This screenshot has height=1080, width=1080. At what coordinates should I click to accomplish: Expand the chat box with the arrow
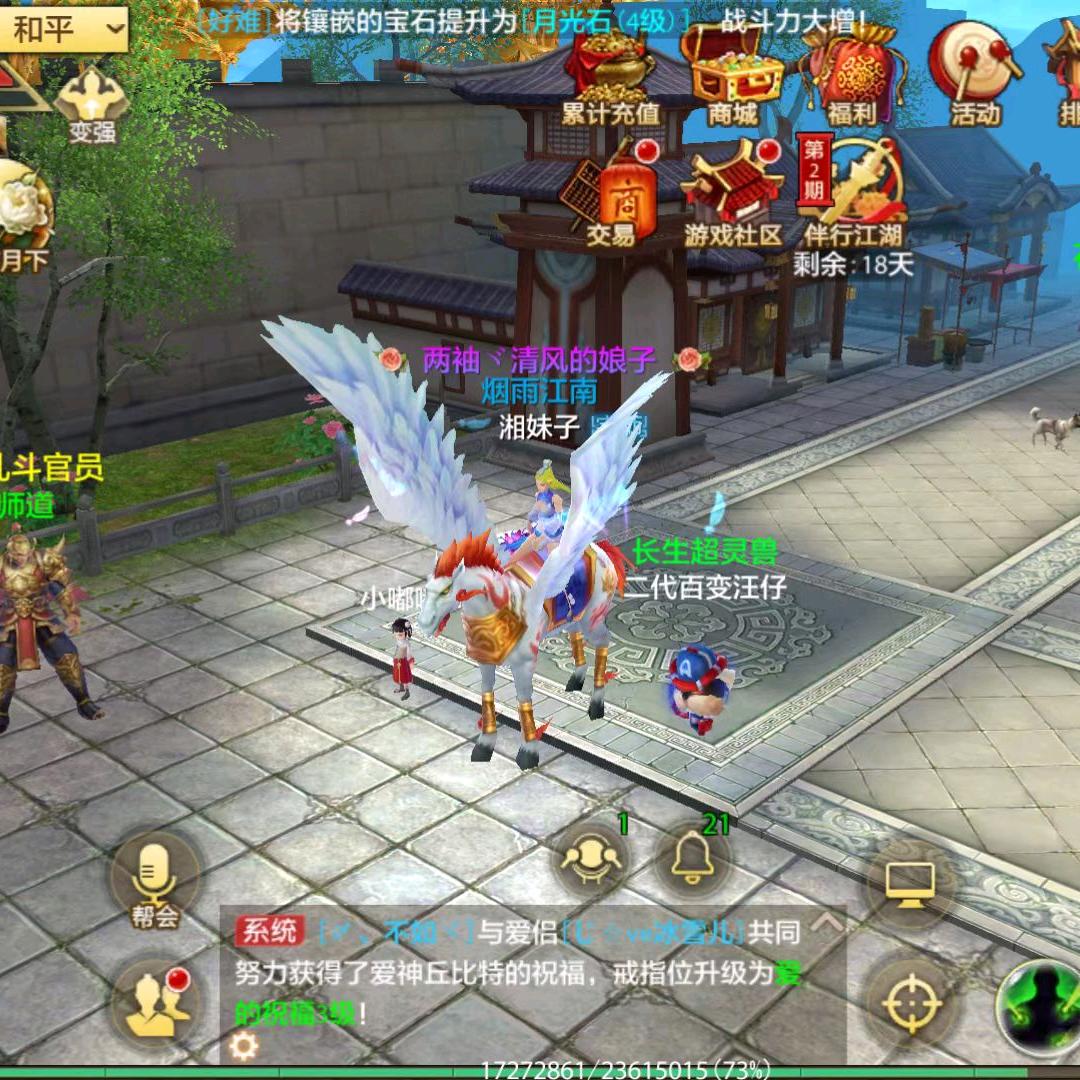click(x=826, y=924)
